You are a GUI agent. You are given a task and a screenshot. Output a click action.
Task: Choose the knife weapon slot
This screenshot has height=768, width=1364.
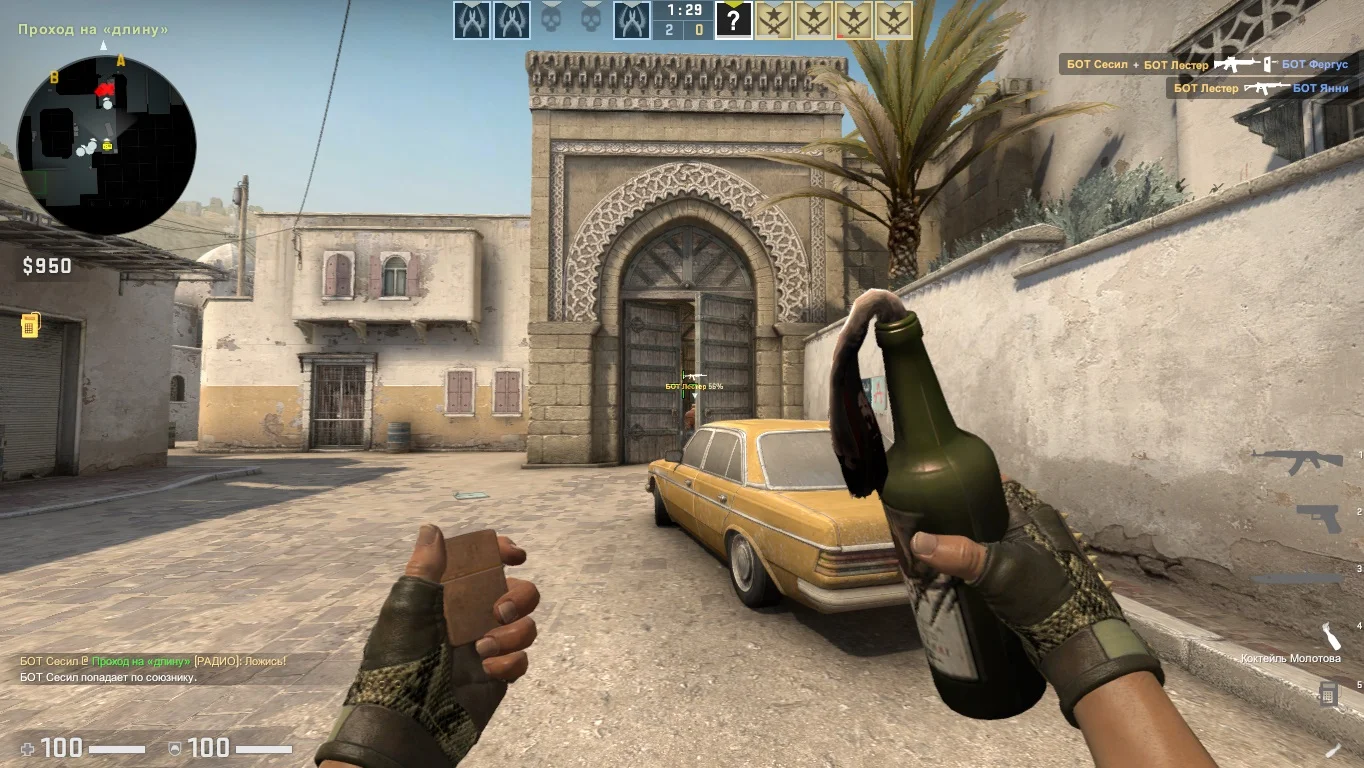point(1298,578)
